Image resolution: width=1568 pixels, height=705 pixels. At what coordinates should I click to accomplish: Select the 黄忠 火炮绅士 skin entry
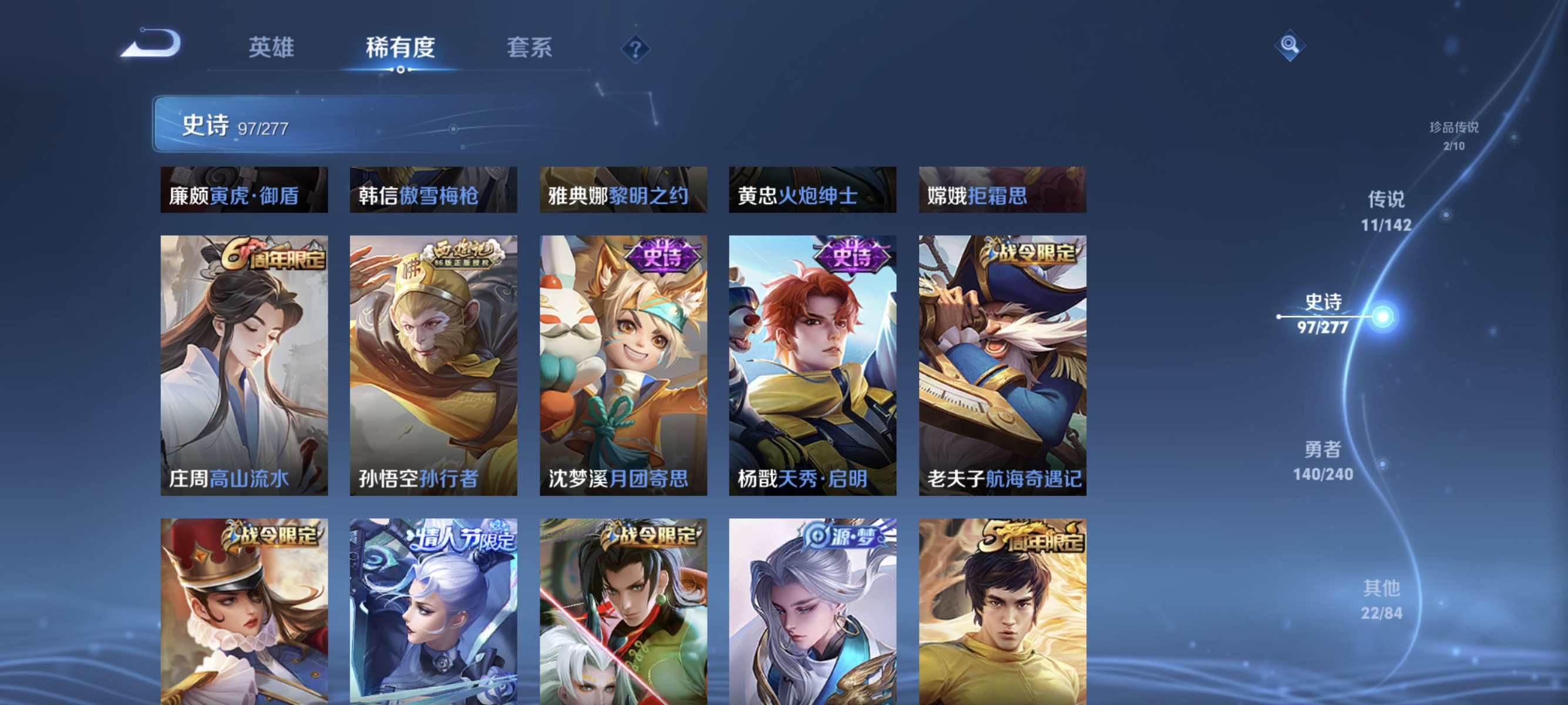pos(813,190)
